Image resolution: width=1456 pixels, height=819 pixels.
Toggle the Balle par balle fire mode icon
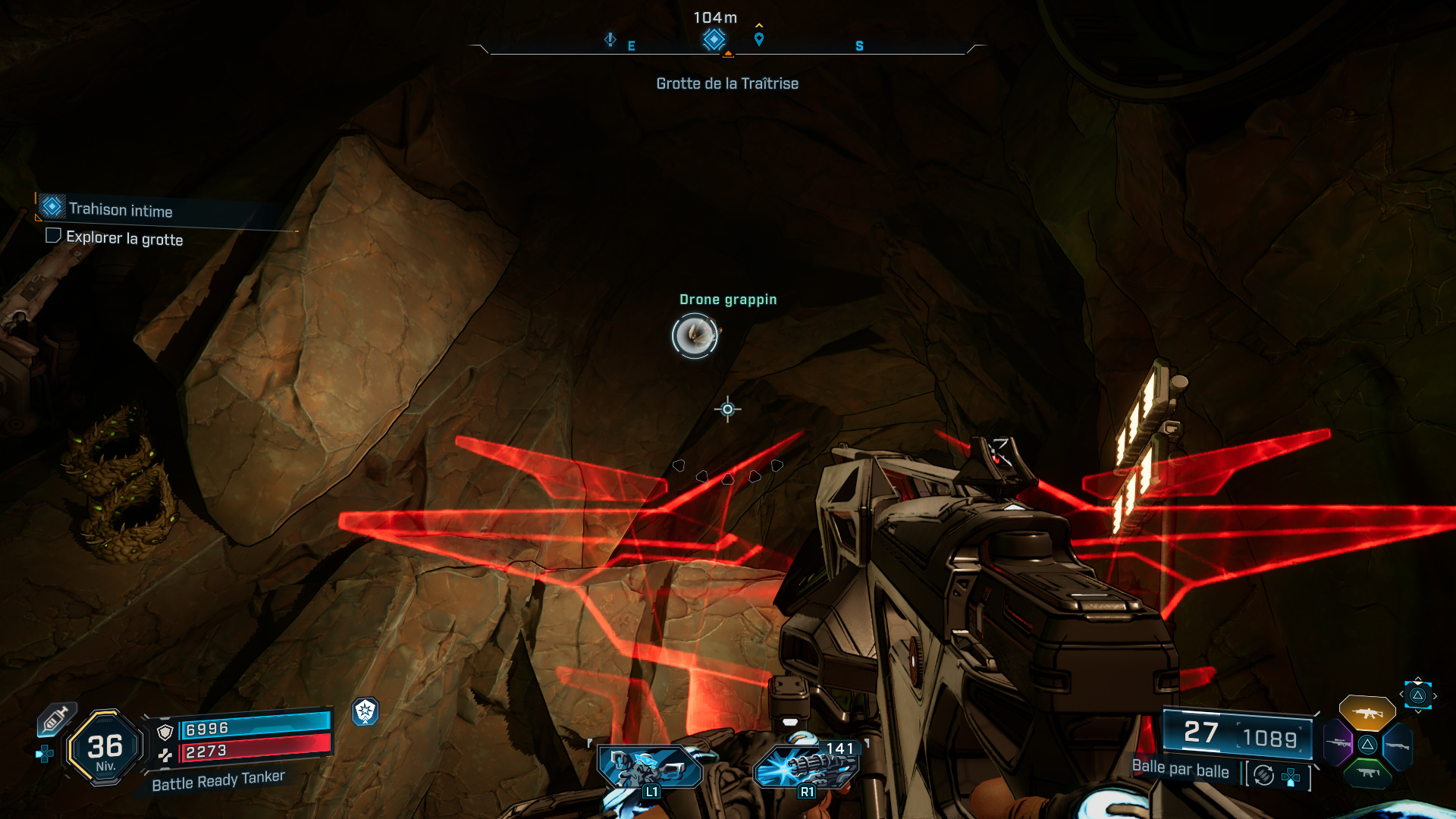[x=1263, y=775]
